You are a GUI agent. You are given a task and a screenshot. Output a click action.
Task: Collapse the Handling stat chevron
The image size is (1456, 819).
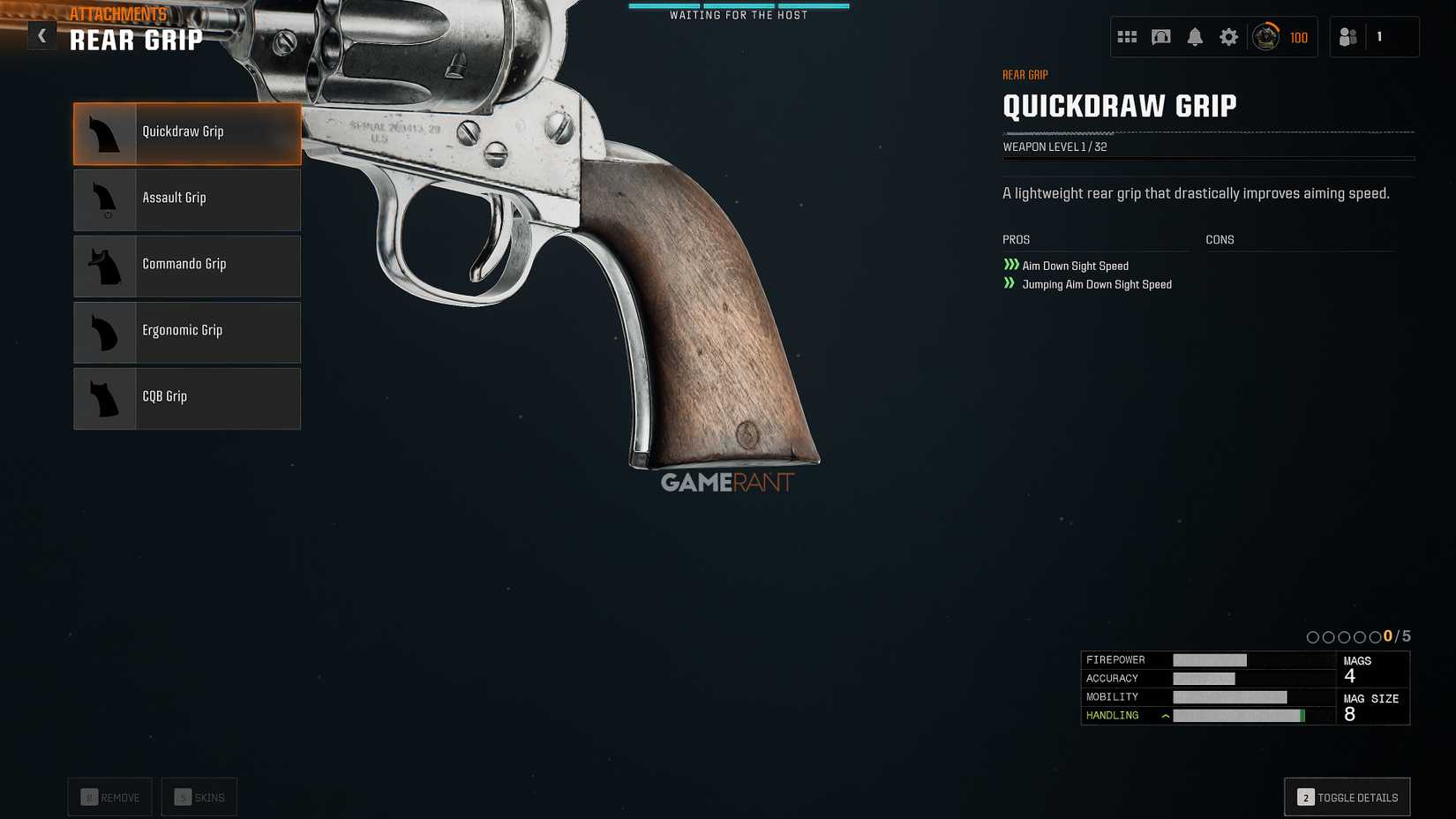pos(1166,716)
